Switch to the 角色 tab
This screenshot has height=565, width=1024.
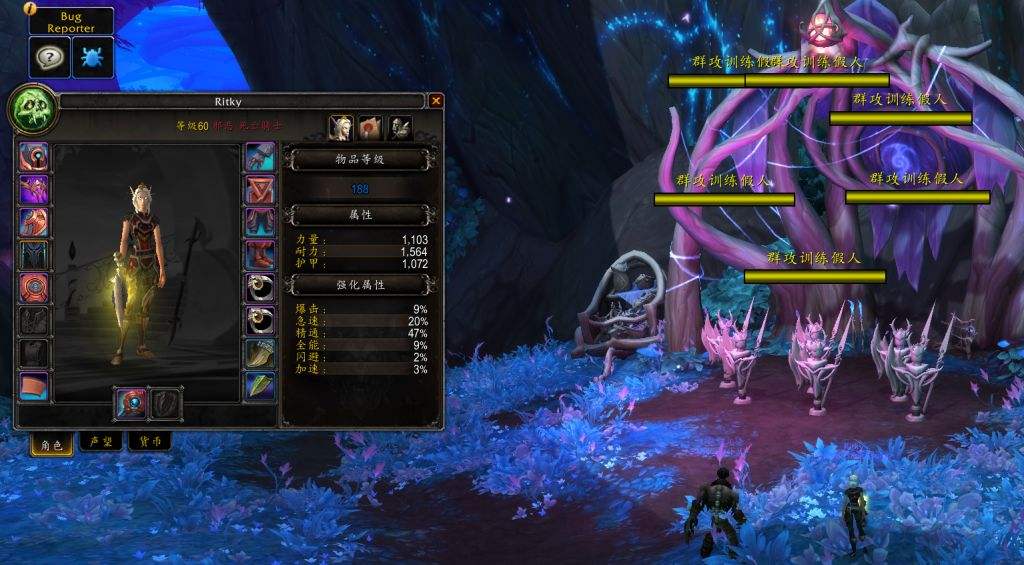point(52,442)
